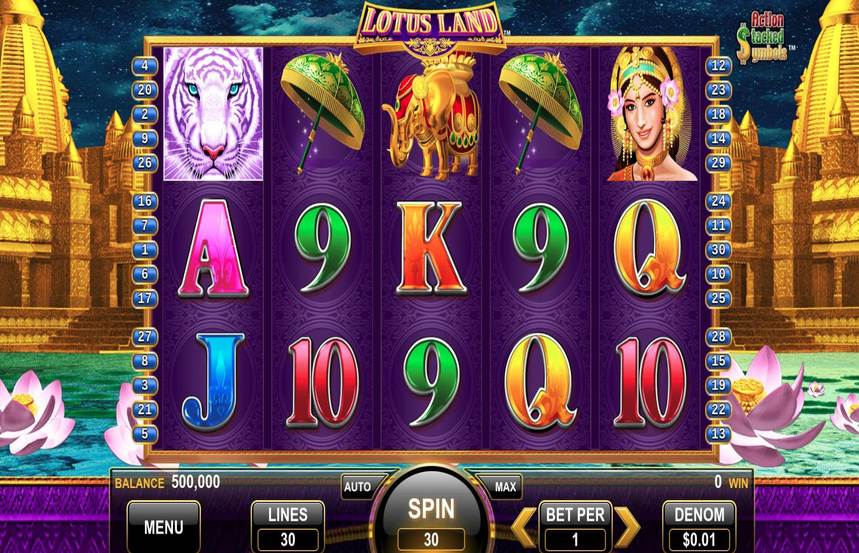Show payline number 24
The width and height of the screenshot is (859, 553).
click(718, 202)
